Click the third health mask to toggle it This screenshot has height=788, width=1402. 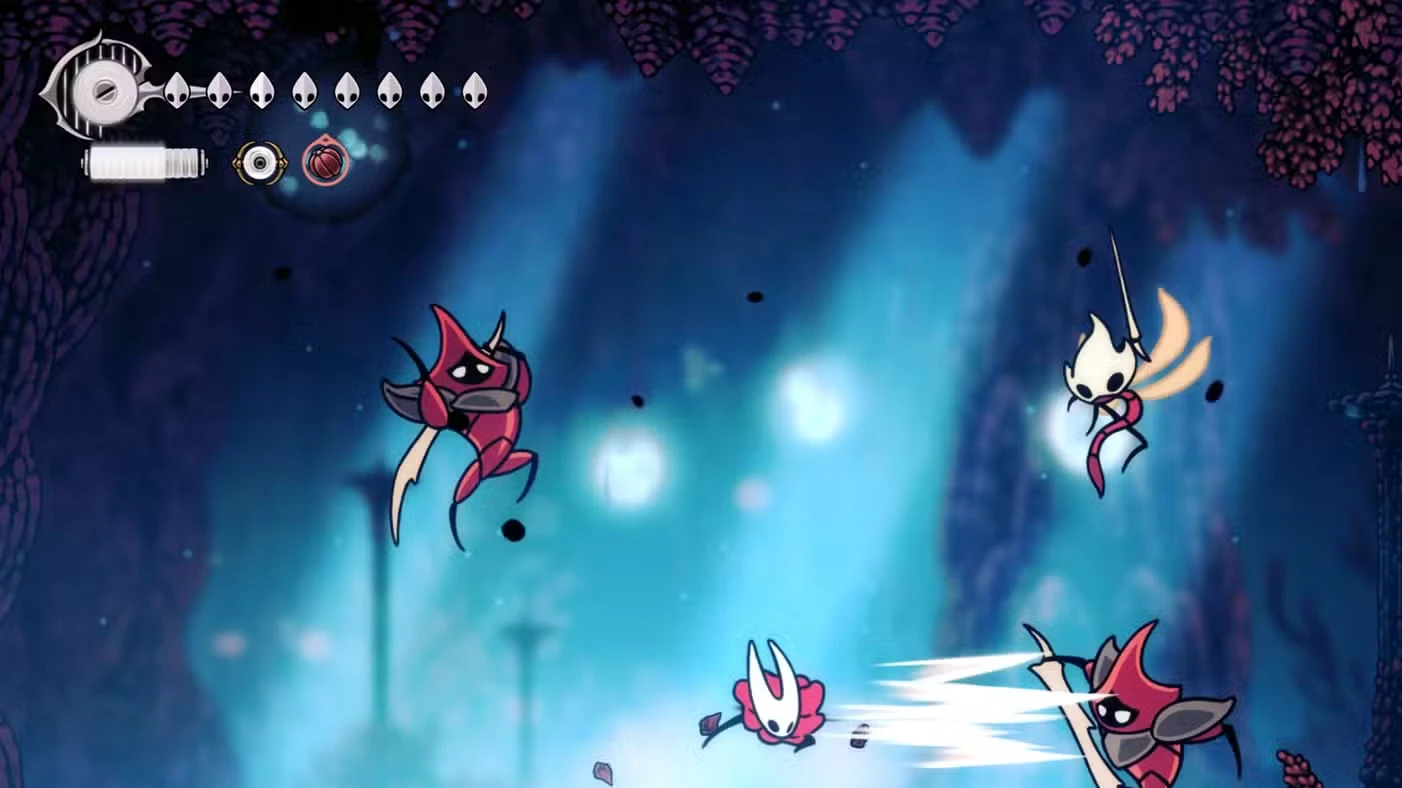click(262, 90)
